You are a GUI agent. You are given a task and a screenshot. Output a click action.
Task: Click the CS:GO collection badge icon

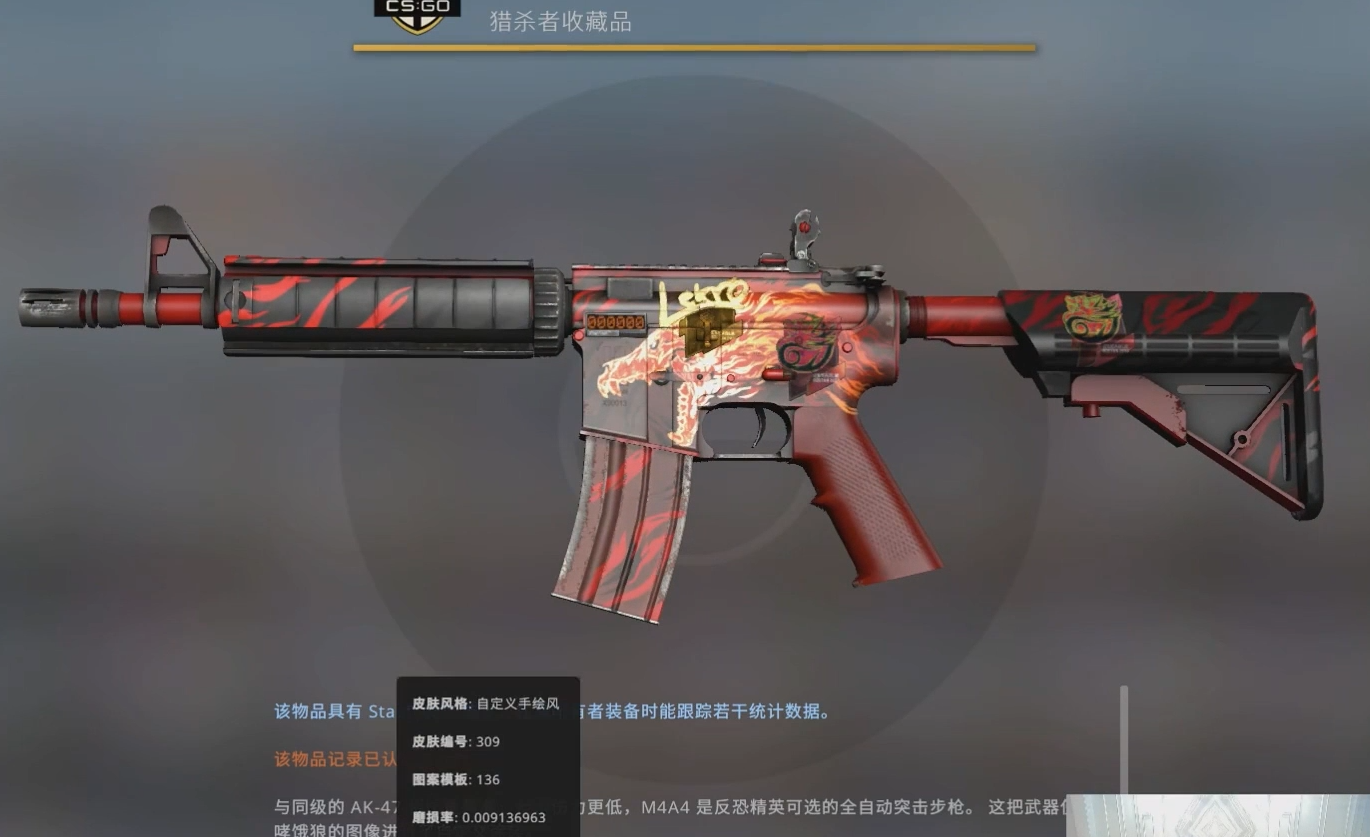[x=417, y=15]
